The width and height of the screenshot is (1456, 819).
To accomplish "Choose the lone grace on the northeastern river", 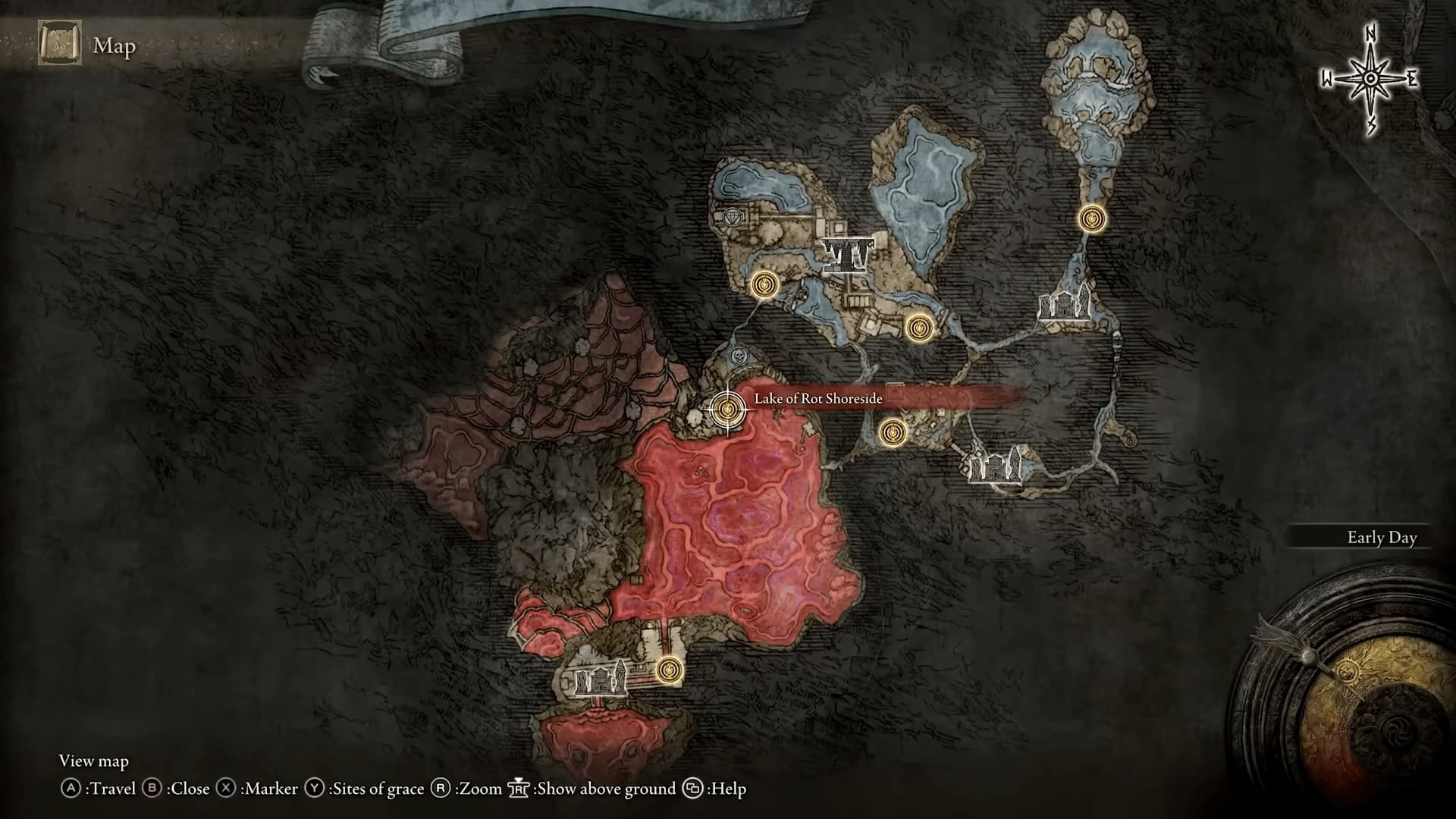I will pyautogui.click(x=1091, y=219).
